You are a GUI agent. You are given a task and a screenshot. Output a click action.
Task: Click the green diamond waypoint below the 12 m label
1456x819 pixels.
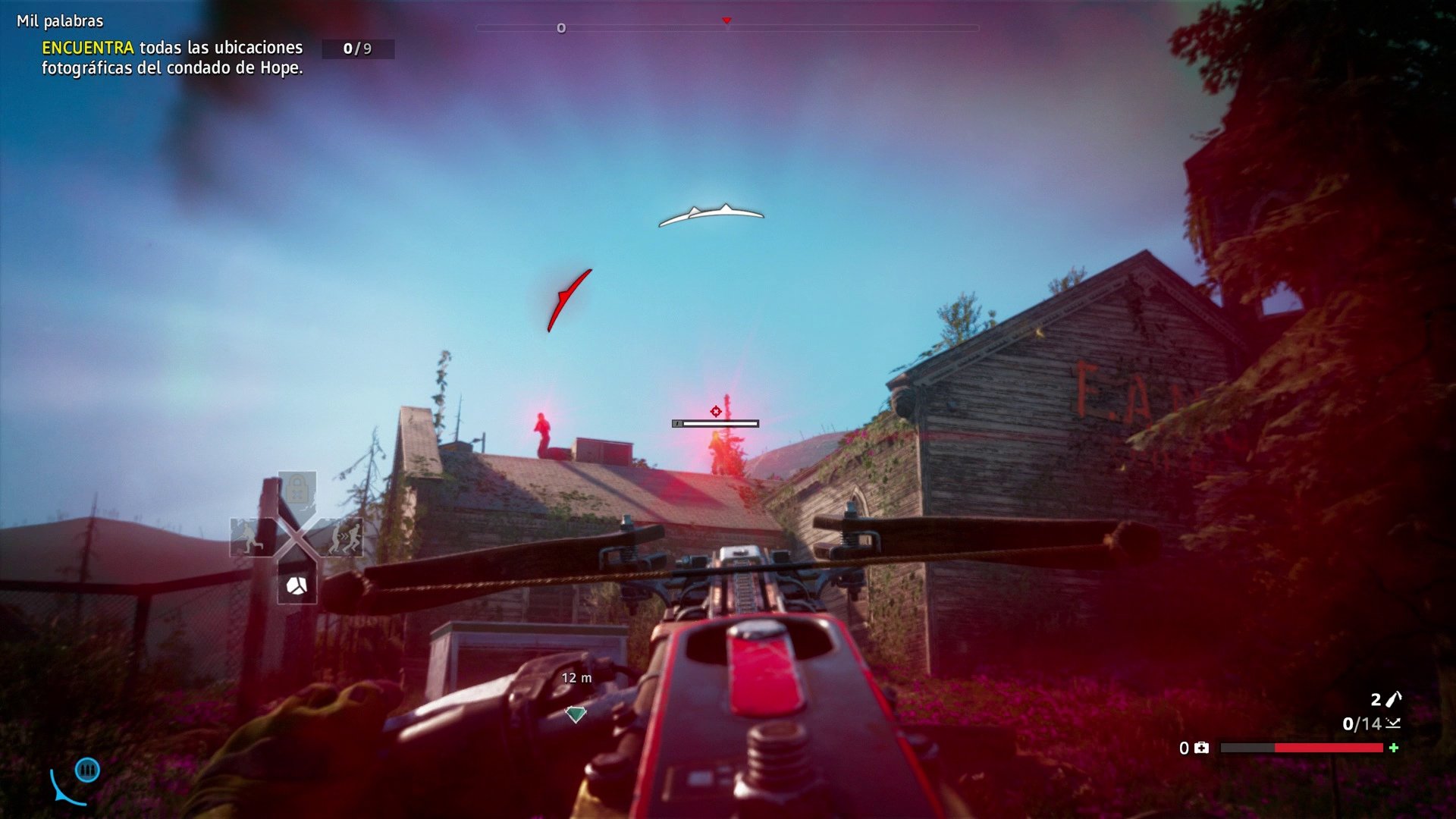pos(576,713)
